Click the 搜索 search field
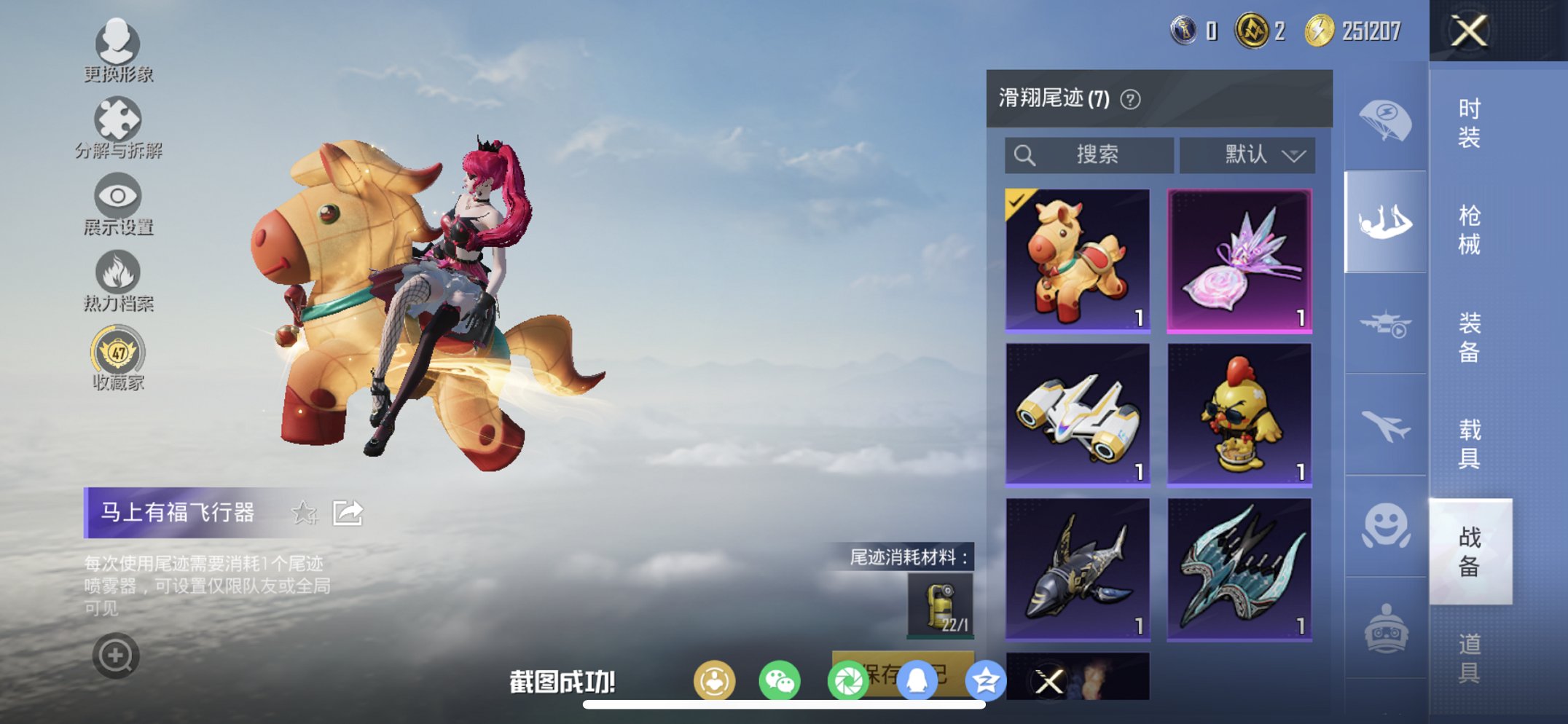 pos(1090,154)
